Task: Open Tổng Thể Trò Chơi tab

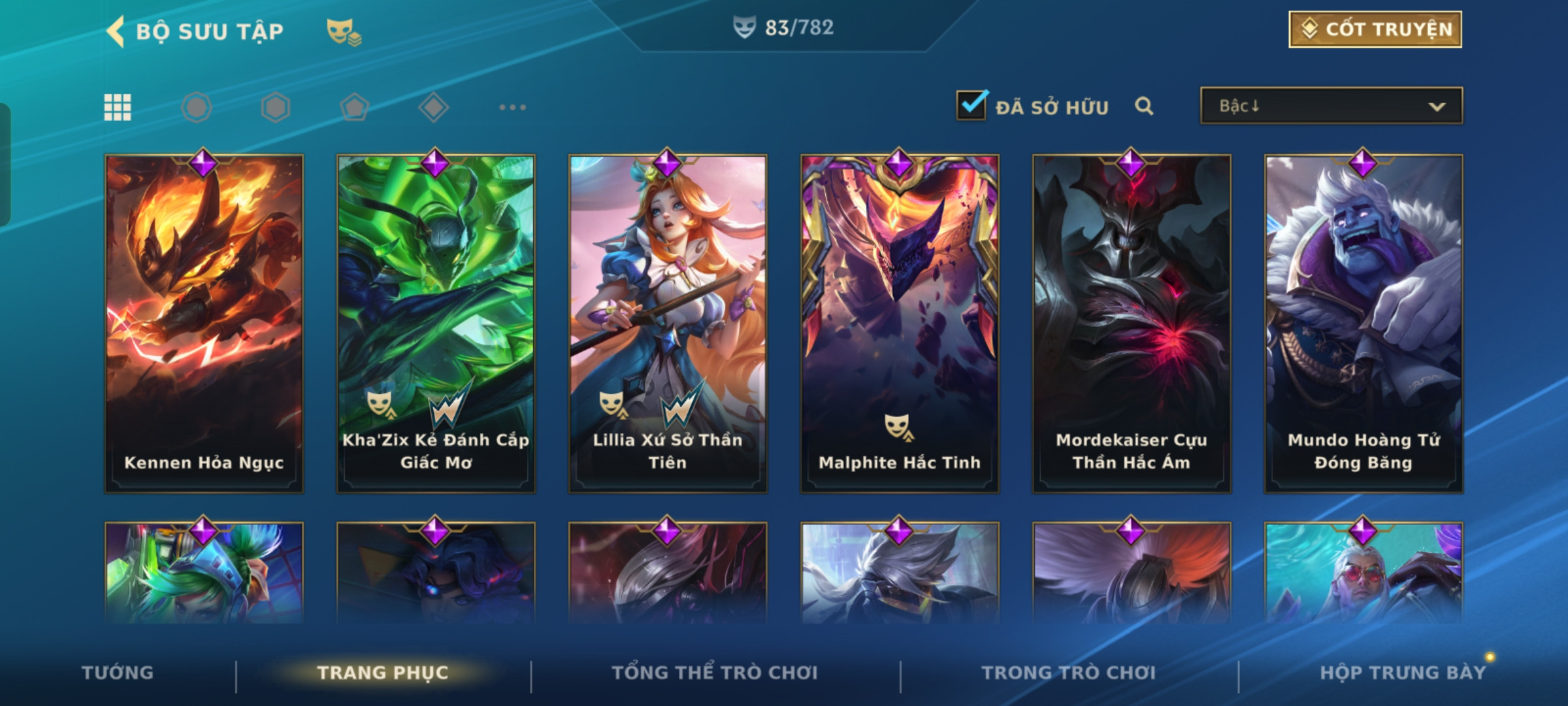Action: (x=715, y=673)
